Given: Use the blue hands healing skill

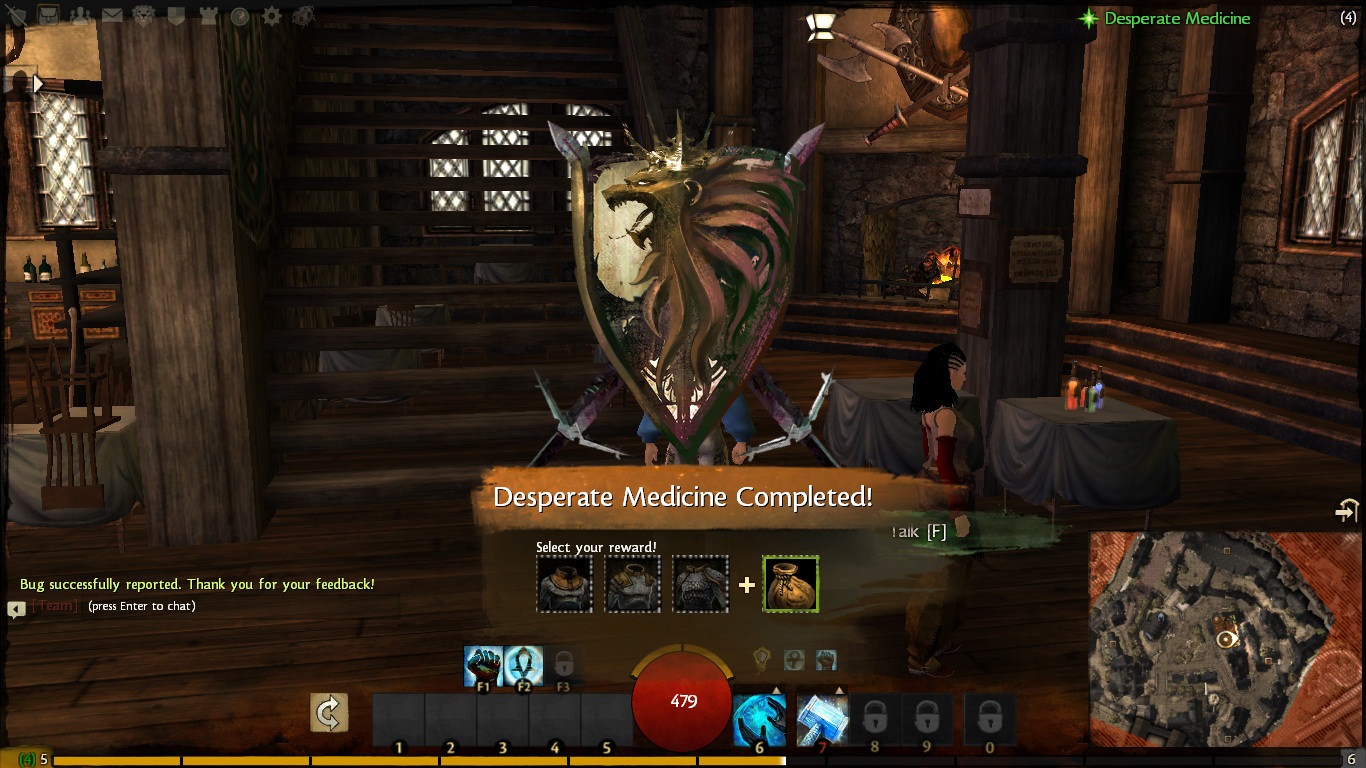Looking at the screenshot, I should pyautogui.click(x=759, y=720).
